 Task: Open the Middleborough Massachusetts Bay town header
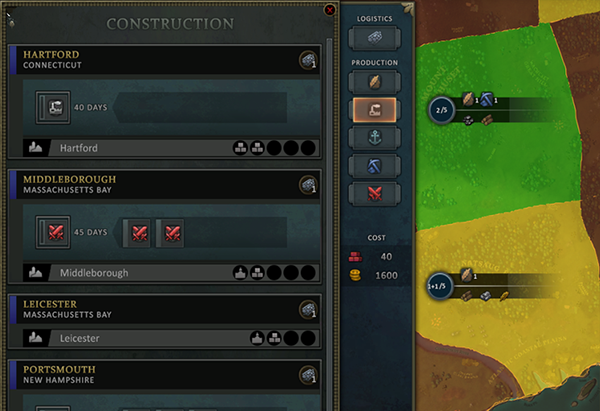[x=150, y=185]
